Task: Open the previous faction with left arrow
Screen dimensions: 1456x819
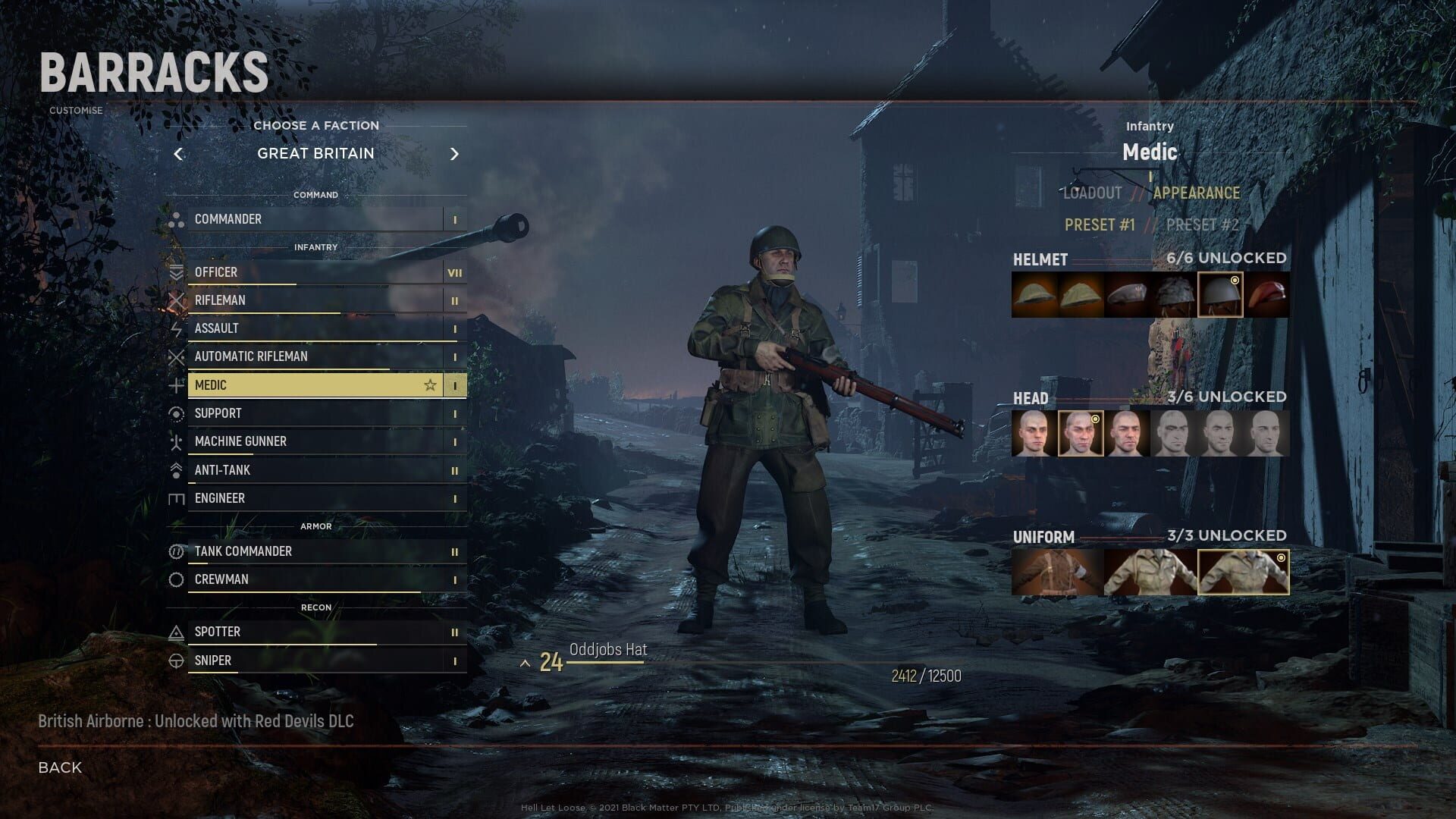Action: pyautogui.click(x=179, y=153)
